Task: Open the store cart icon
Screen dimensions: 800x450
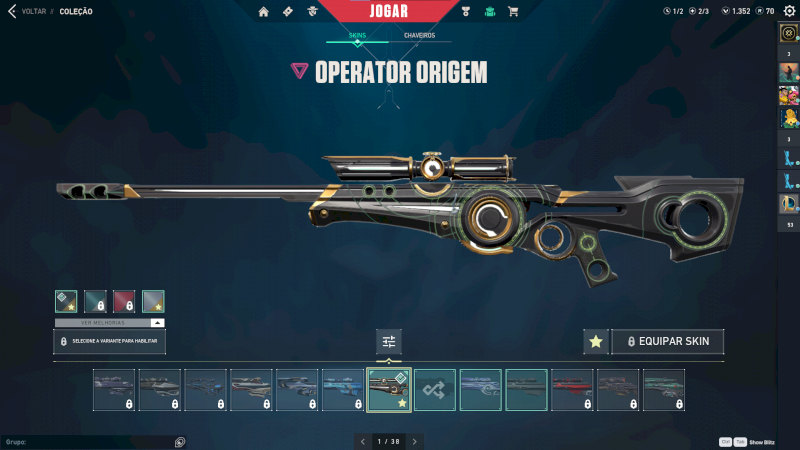Action: (x=513, y=12)
